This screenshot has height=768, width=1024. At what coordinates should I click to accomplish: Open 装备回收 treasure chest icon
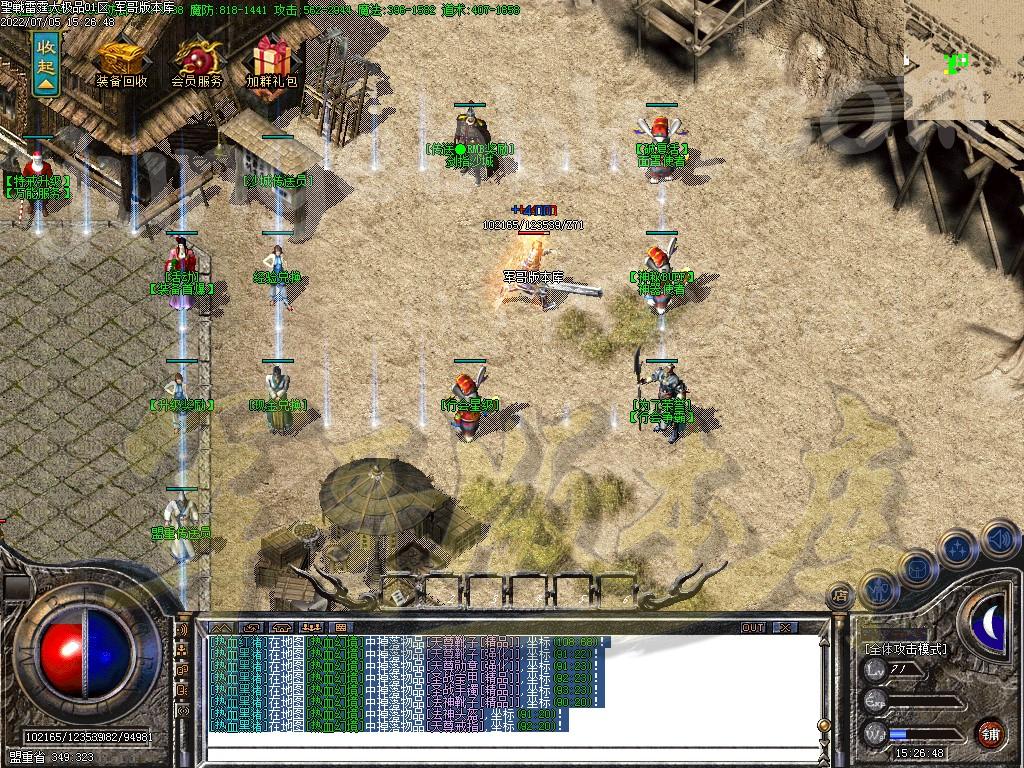(121, 62)
